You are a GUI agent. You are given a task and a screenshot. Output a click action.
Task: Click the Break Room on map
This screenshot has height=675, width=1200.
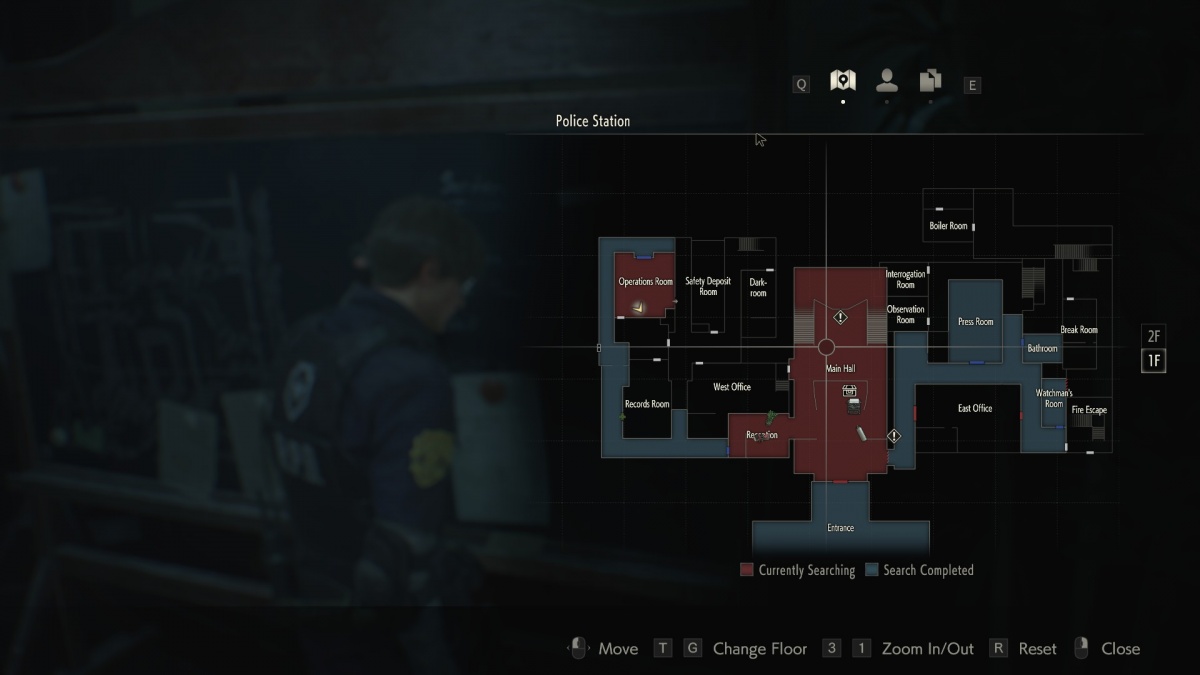pyautogui.click(x=1079, y=330)
